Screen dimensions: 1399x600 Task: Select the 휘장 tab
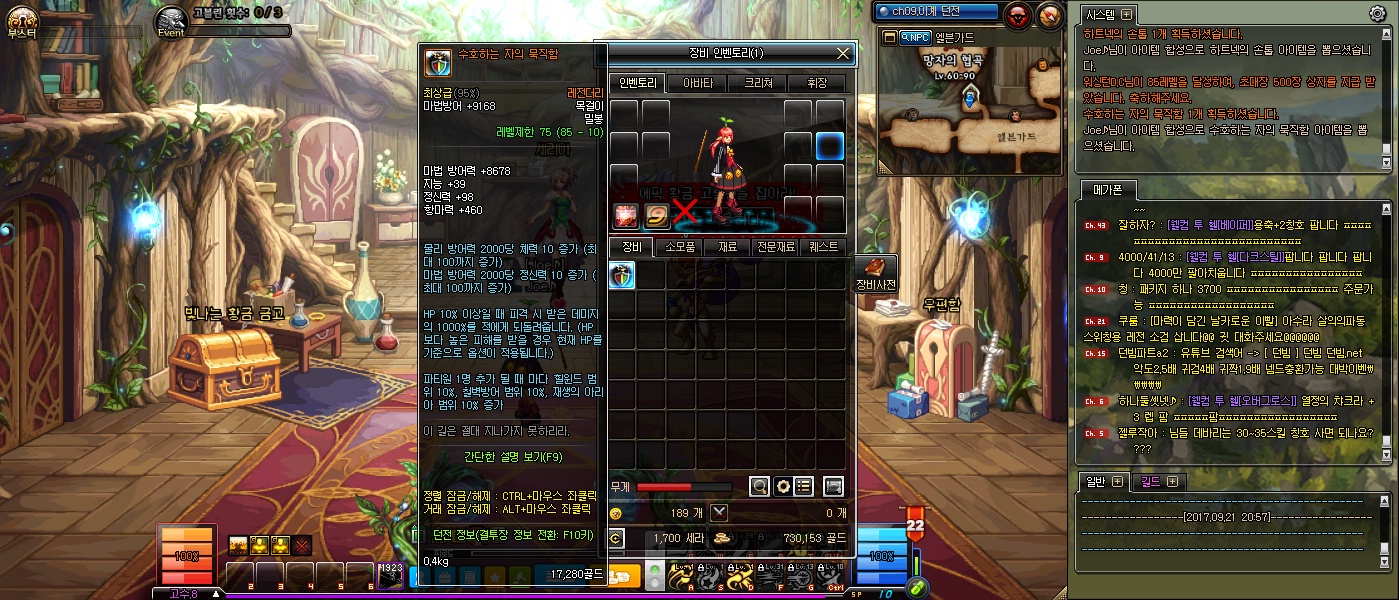click(x=816, y=83)
